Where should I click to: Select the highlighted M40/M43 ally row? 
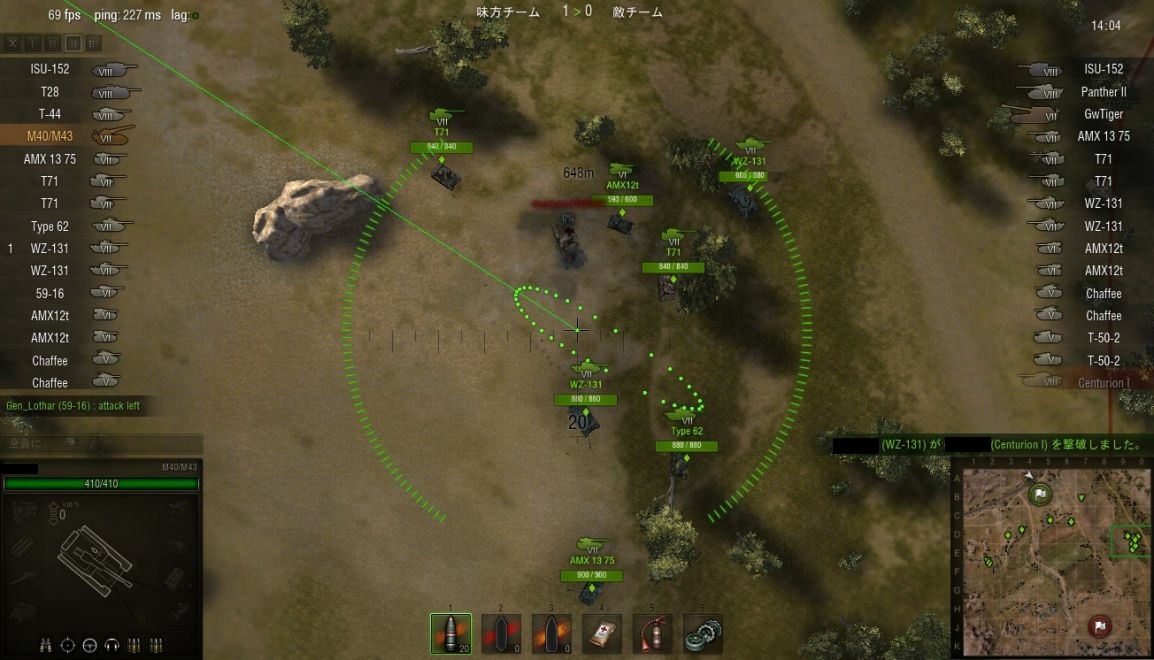coord(49,137)
